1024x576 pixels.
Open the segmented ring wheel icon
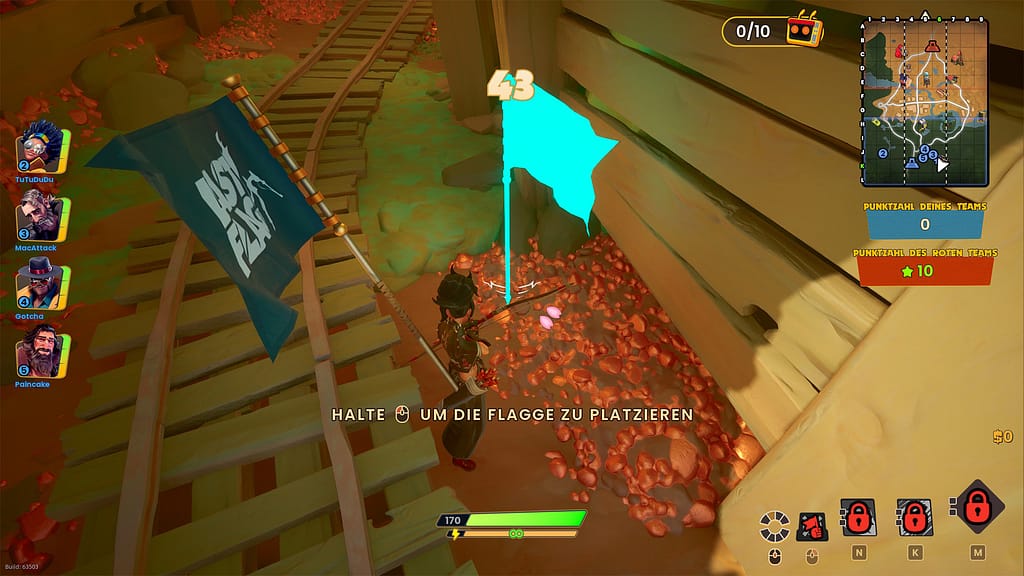coord(772,524)
